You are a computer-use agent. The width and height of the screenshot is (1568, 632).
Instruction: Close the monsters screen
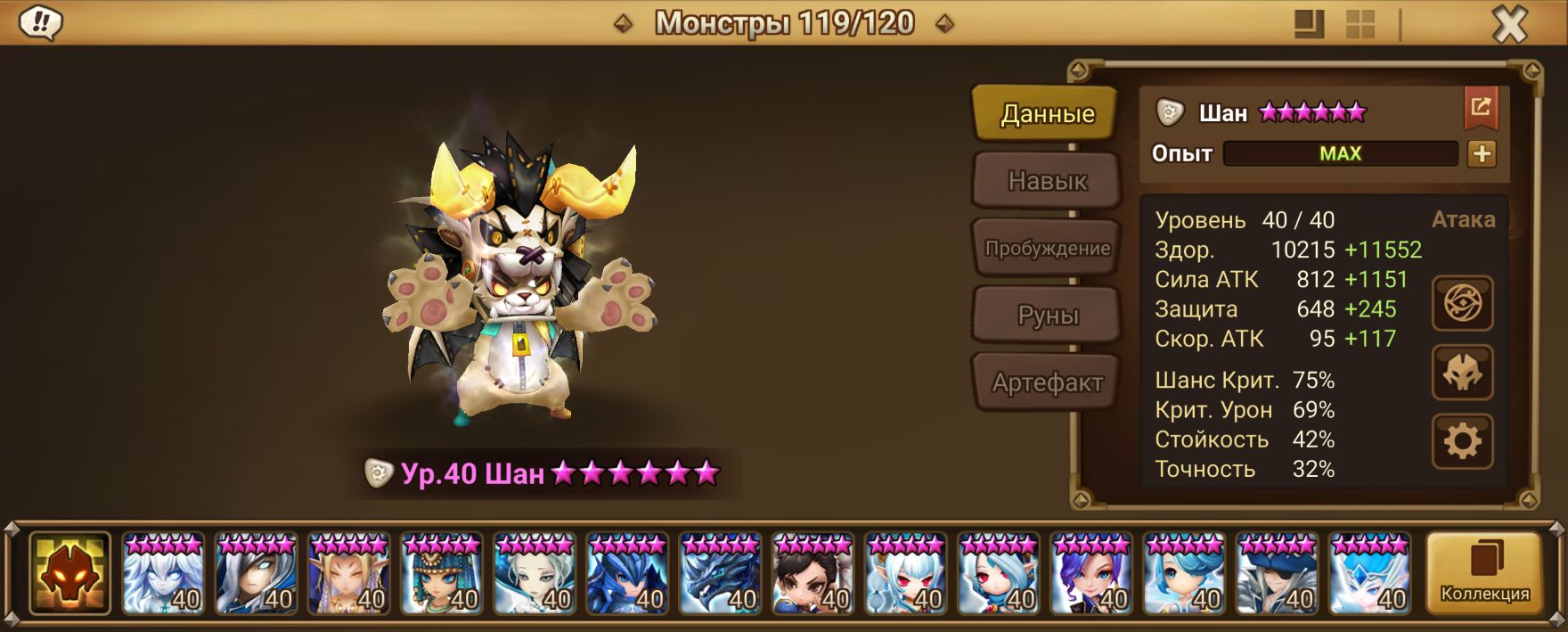click(x=1509, y=25)
